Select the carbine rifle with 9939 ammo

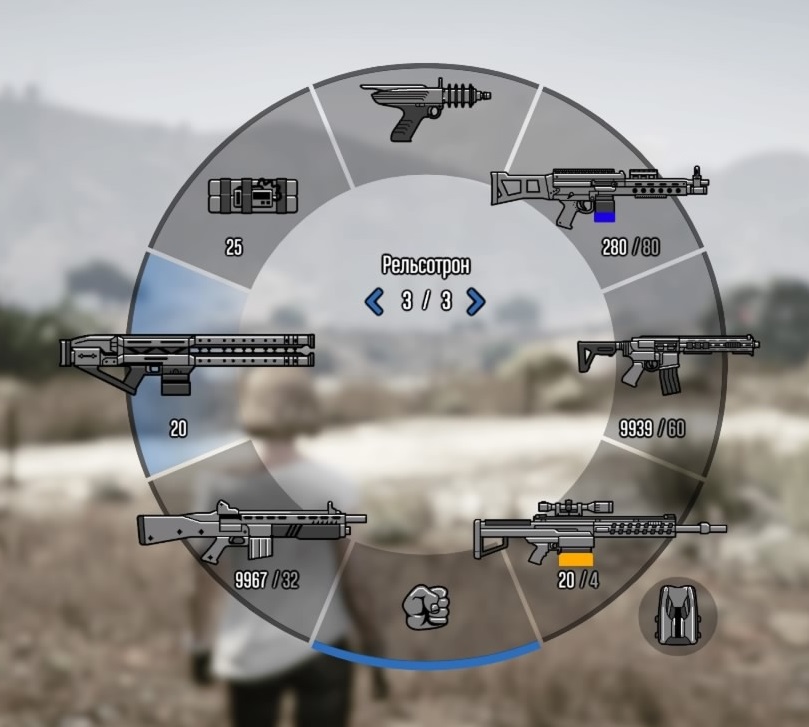(667, 360)
